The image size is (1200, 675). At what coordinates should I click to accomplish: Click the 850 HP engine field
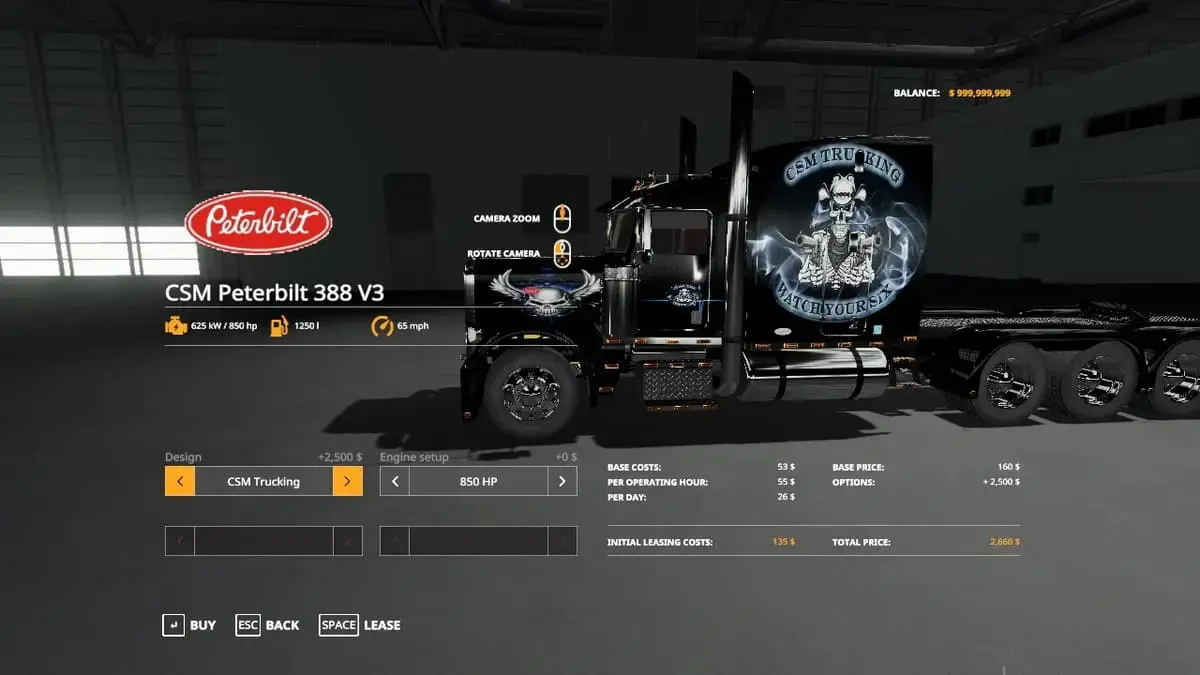pyautogui.click(x=478, y=481)
